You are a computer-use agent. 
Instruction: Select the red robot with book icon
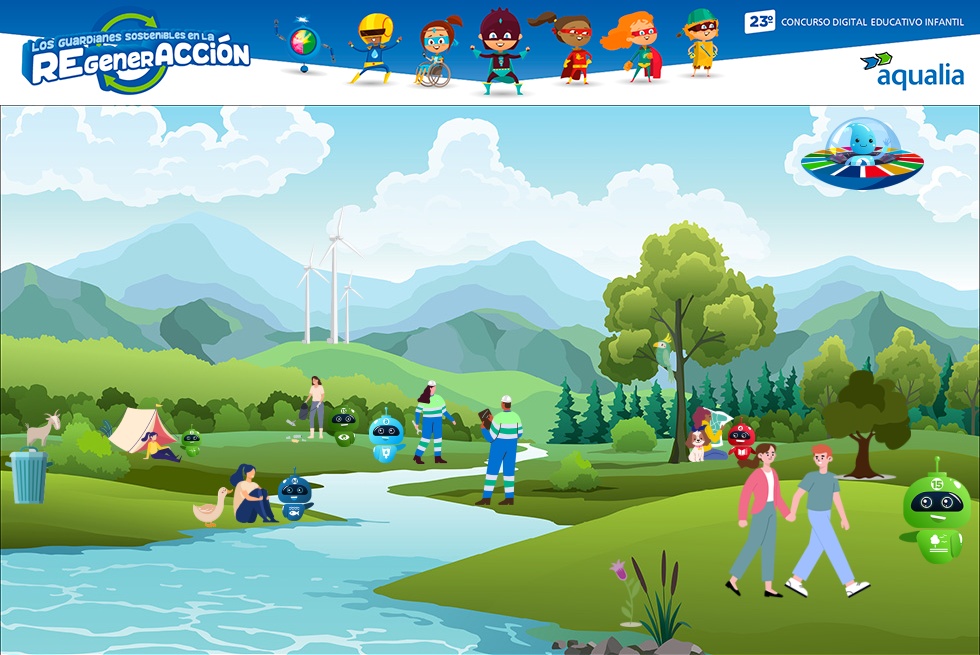pyautogui.click(x=740, y=443)
